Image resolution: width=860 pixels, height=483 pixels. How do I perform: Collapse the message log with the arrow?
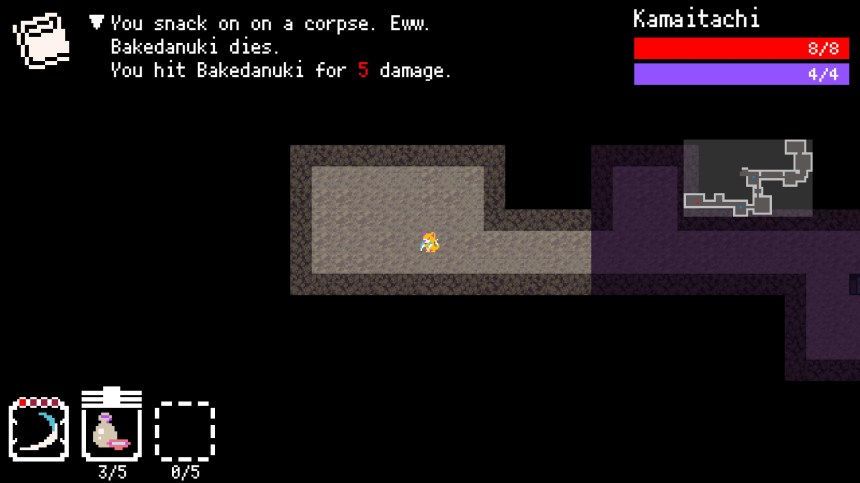pyautogui.click(x=97, y=22)
